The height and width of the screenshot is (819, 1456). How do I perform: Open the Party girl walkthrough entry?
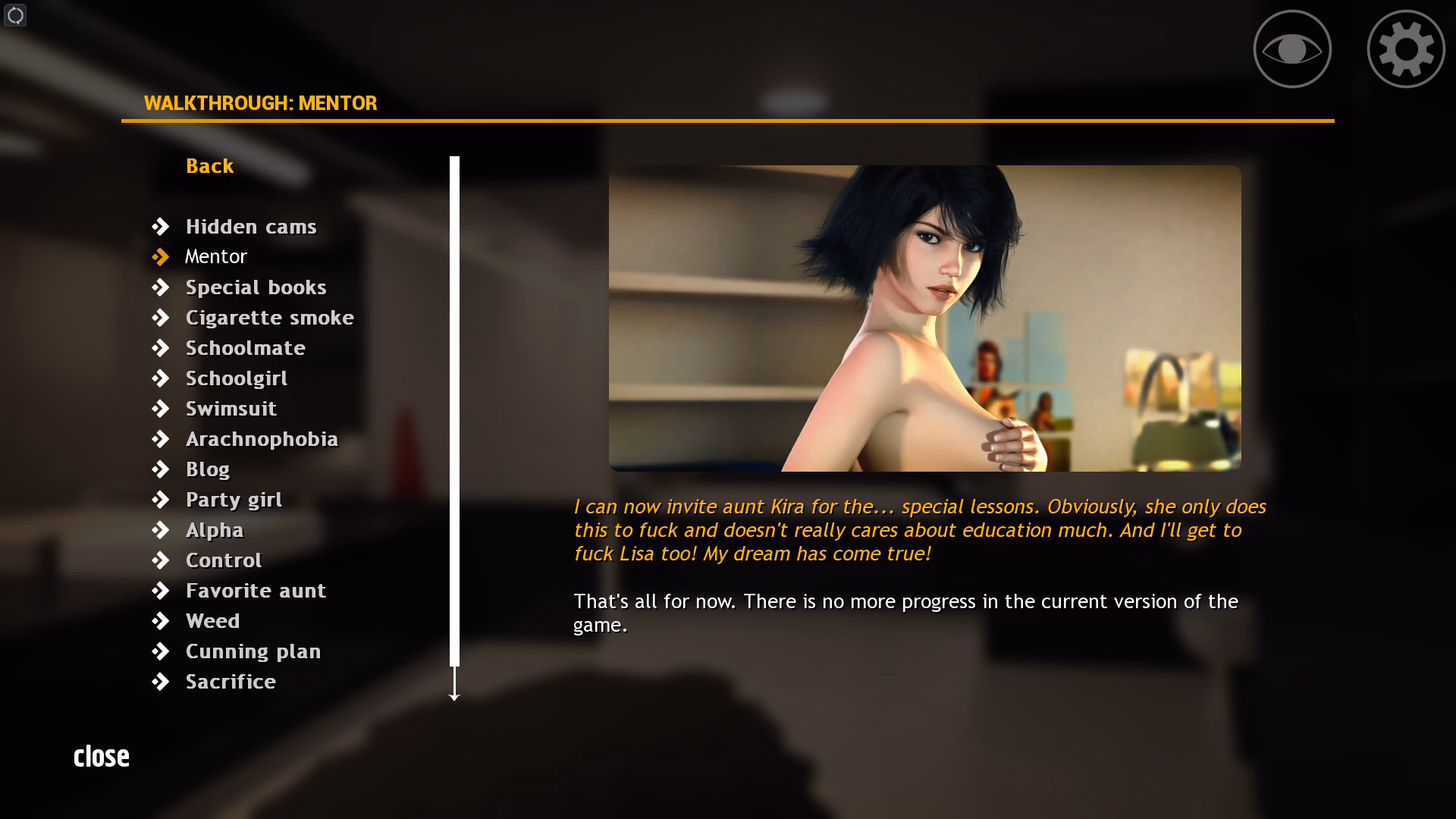233,499
